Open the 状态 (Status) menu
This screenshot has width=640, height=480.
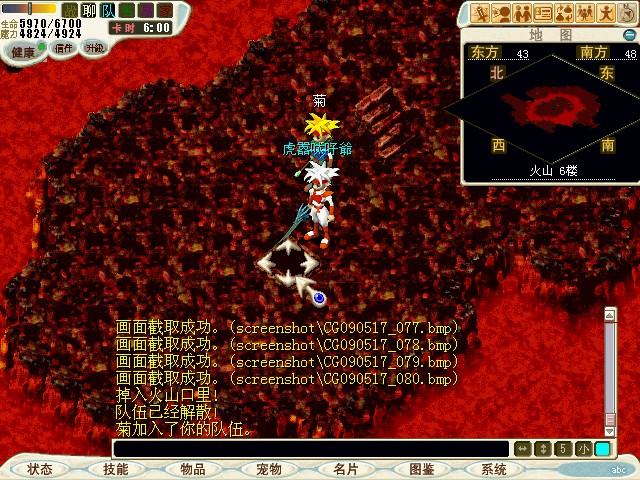(x=41, y=469)
